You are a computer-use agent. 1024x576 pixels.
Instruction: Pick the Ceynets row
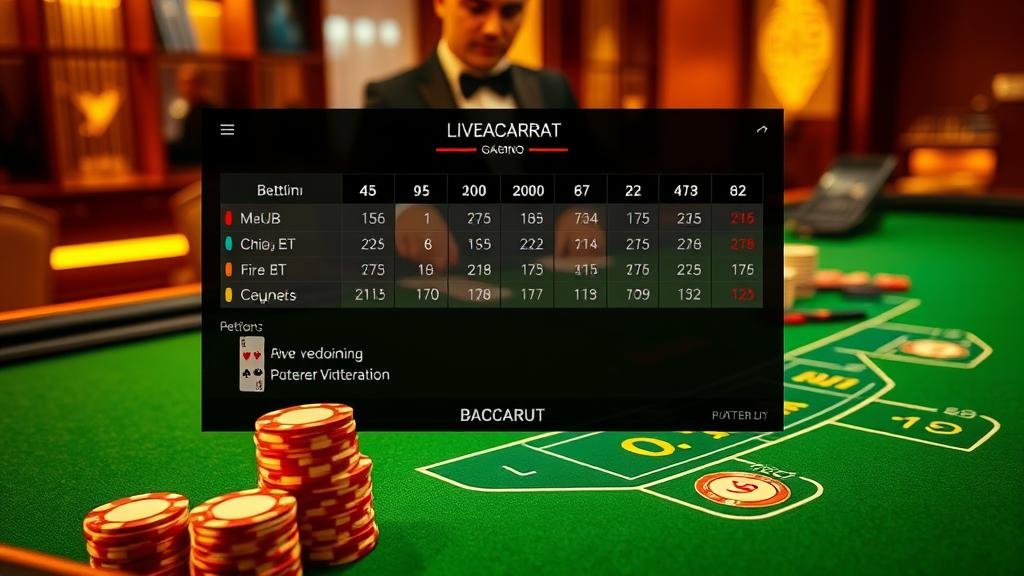click(x=268, y=295)
